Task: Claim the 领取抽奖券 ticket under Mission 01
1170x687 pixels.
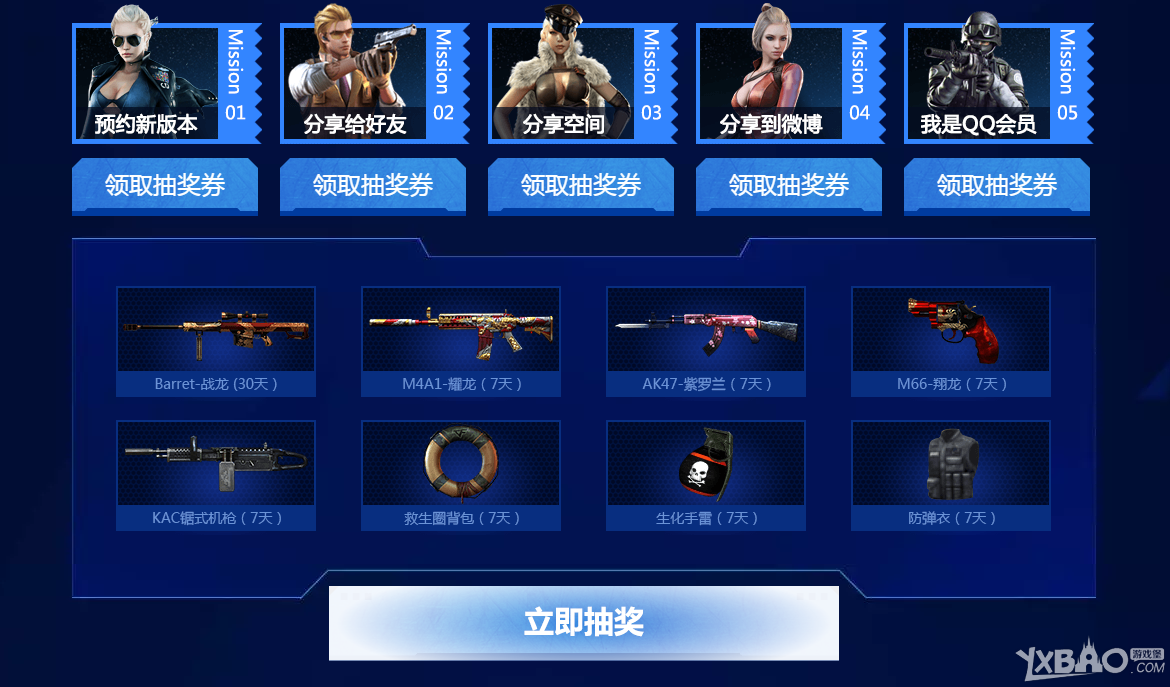Action: coord(165,185)
